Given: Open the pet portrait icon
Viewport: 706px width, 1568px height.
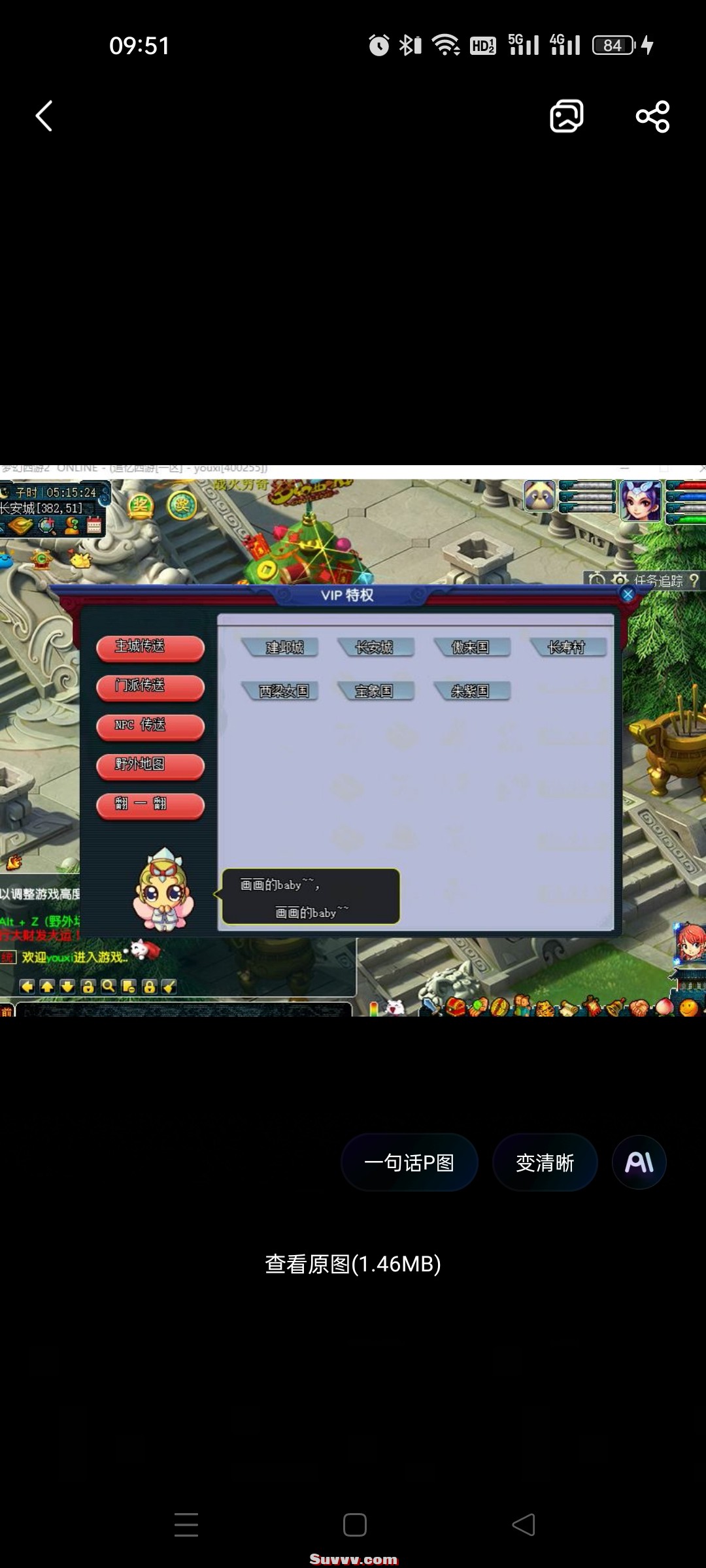Looking at the screenshot, I should tap(539, 497).
